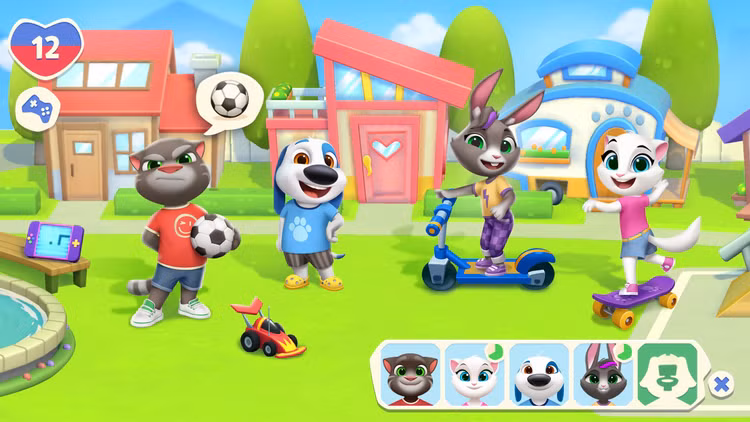Switch to Becca the rabbit's portrait
The image size is (750, 422).
[x=602, y=375]
